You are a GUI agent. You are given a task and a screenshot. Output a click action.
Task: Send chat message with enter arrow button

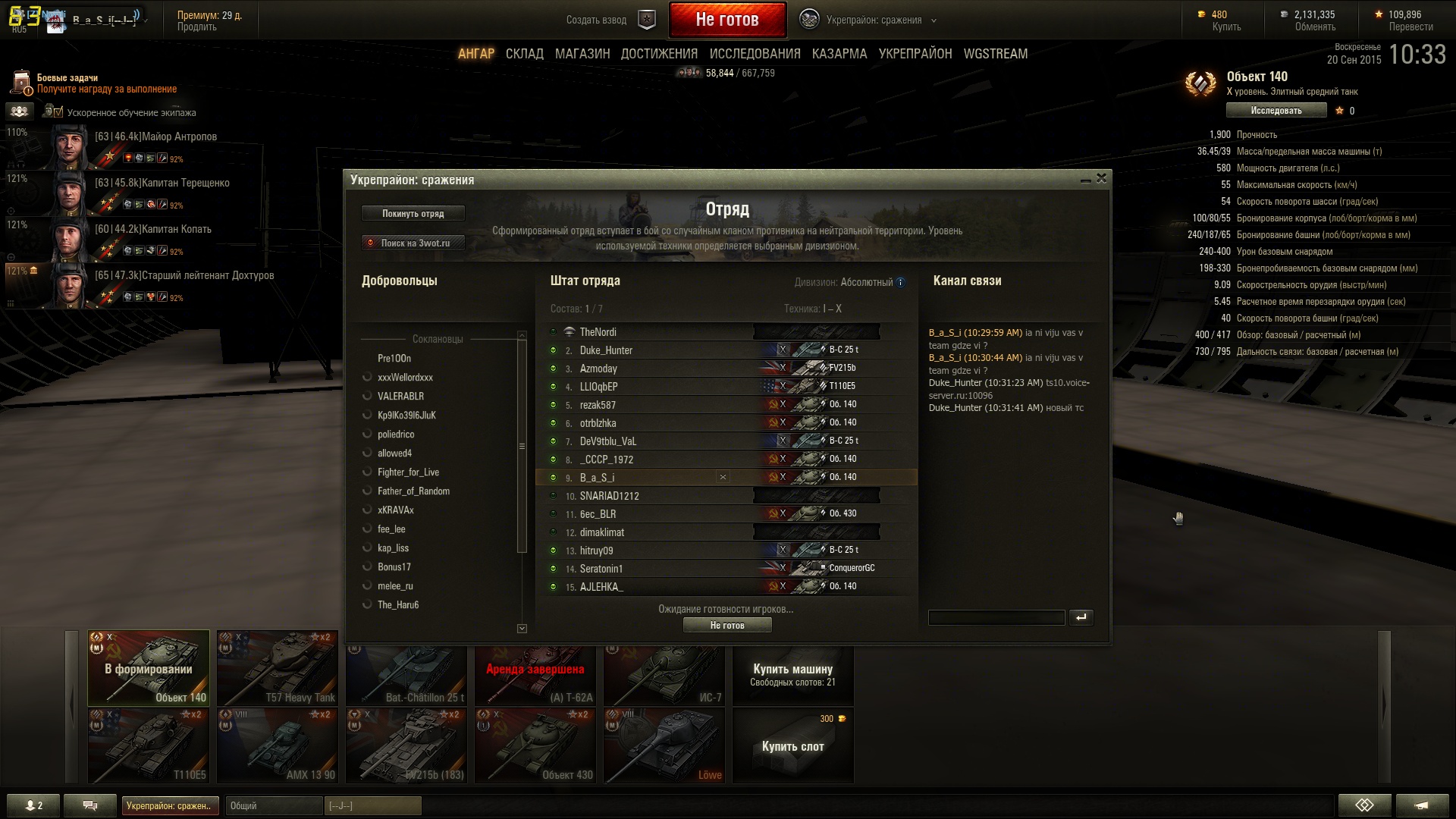(x=1081, y=617)
